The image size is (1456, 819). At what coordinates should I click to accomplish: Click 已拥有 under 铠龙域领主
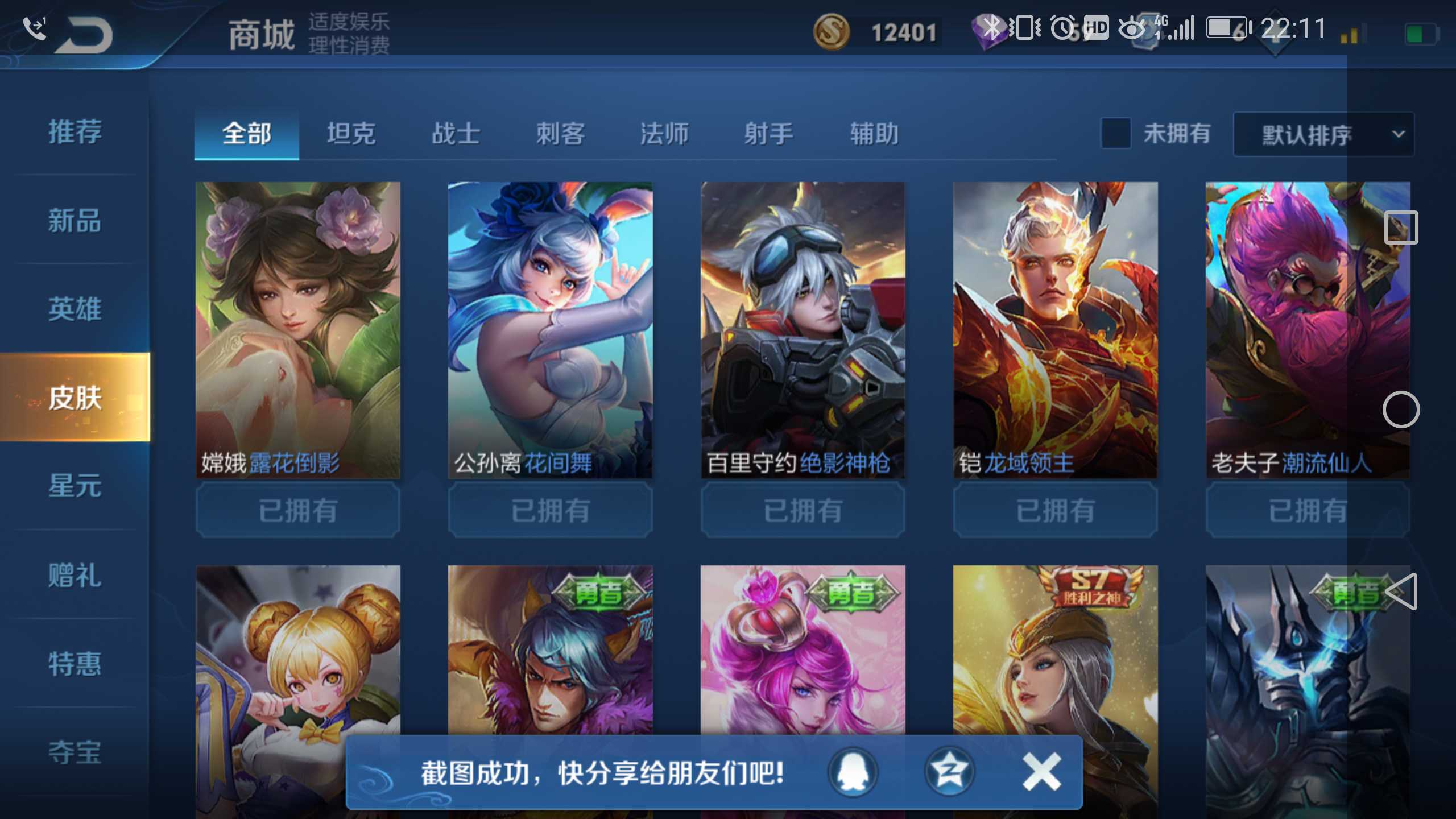[x=1055, y=511]
